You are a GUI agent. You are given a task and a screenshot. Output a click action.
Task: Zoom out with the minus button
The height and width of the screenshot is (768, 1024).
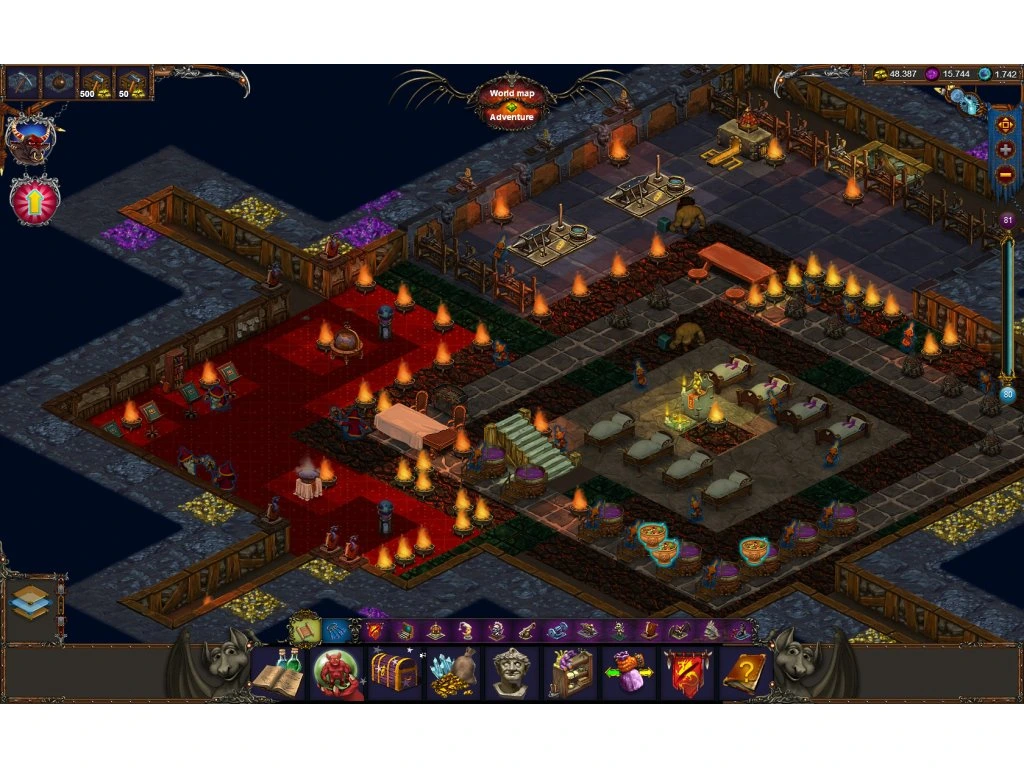pyautogui.click(x=1005, y=175)
